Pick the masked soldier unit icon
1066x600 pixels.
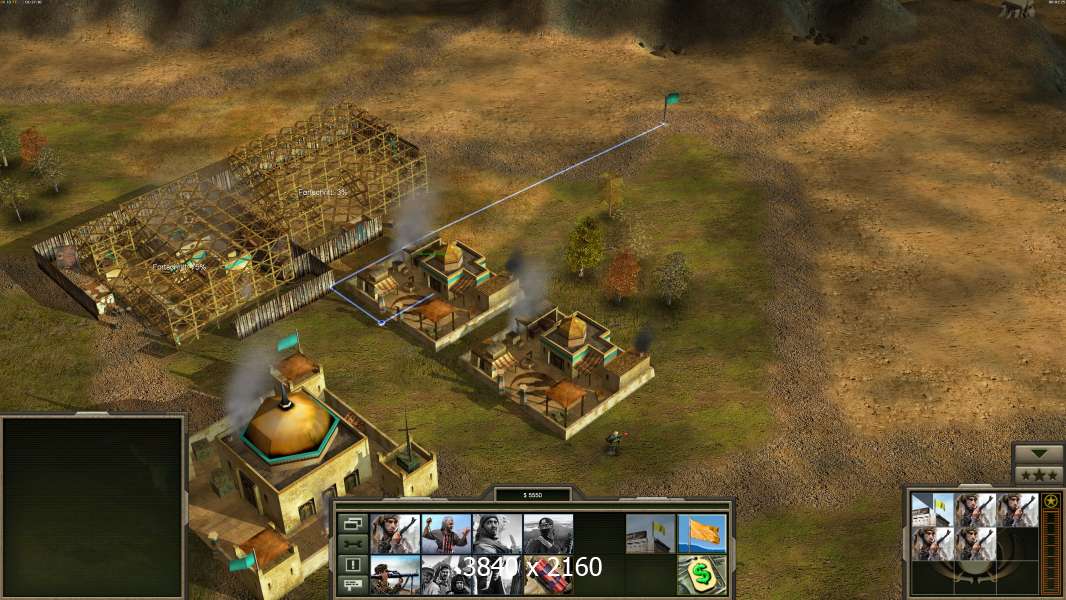pos(548,534)
